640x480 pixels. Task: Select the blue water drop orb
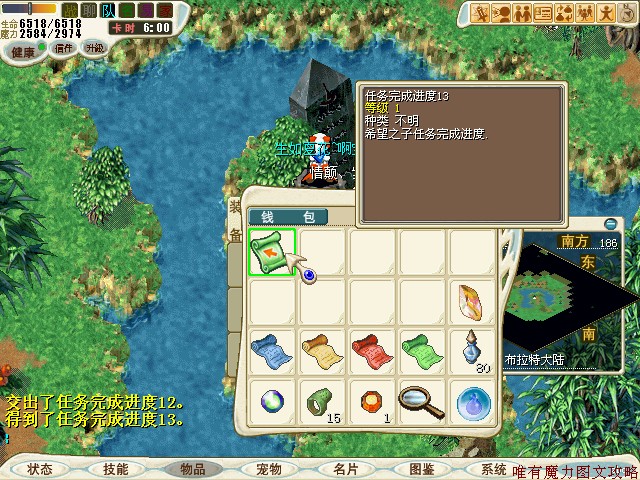coord(471,401)
